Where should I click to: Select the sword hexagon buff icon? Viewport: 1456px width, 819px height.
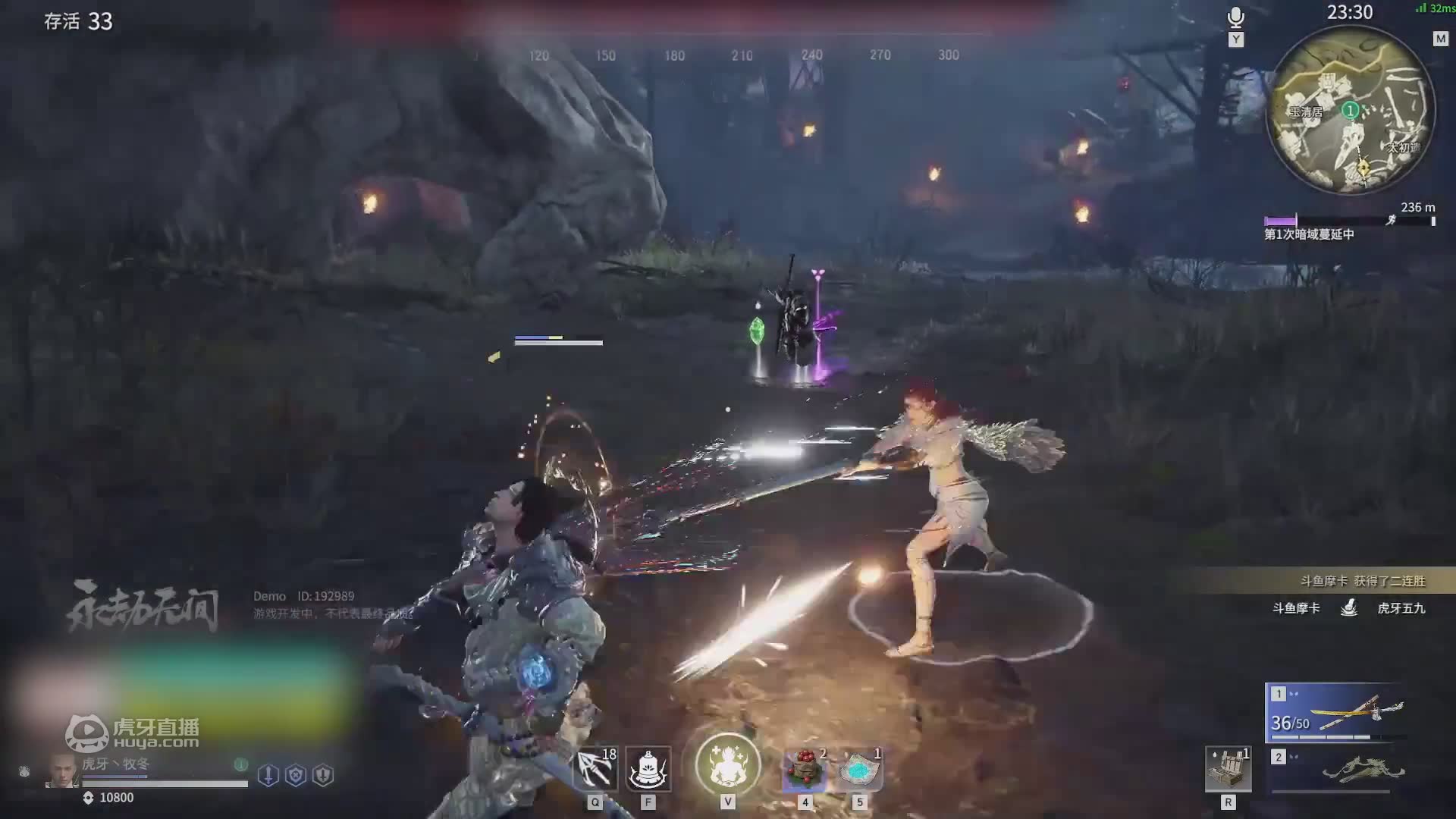coord(268,775)
